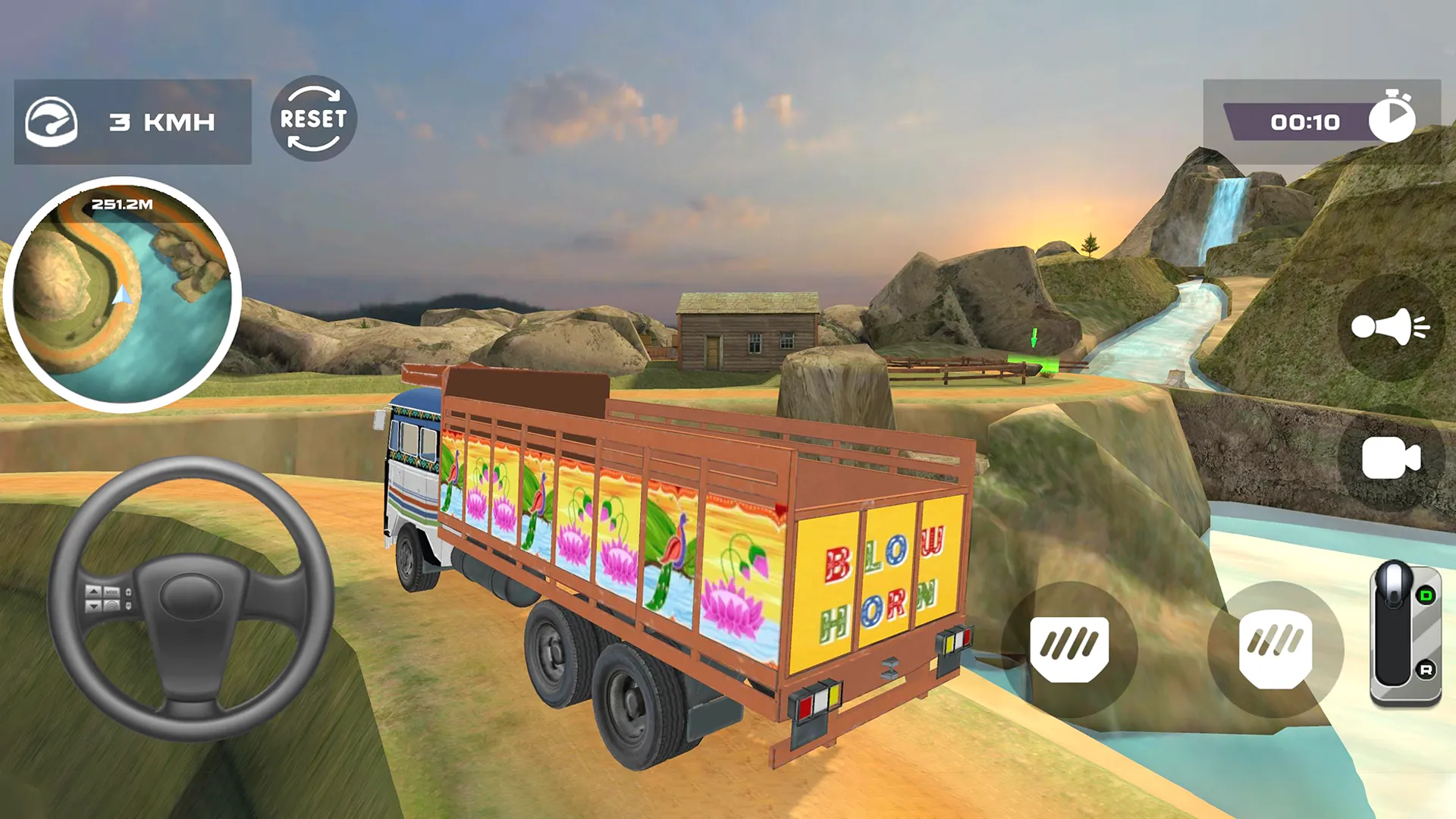Step on the tall accelerator pedal
This screenshot has height=819, width=1456.
click(1275, 648)
